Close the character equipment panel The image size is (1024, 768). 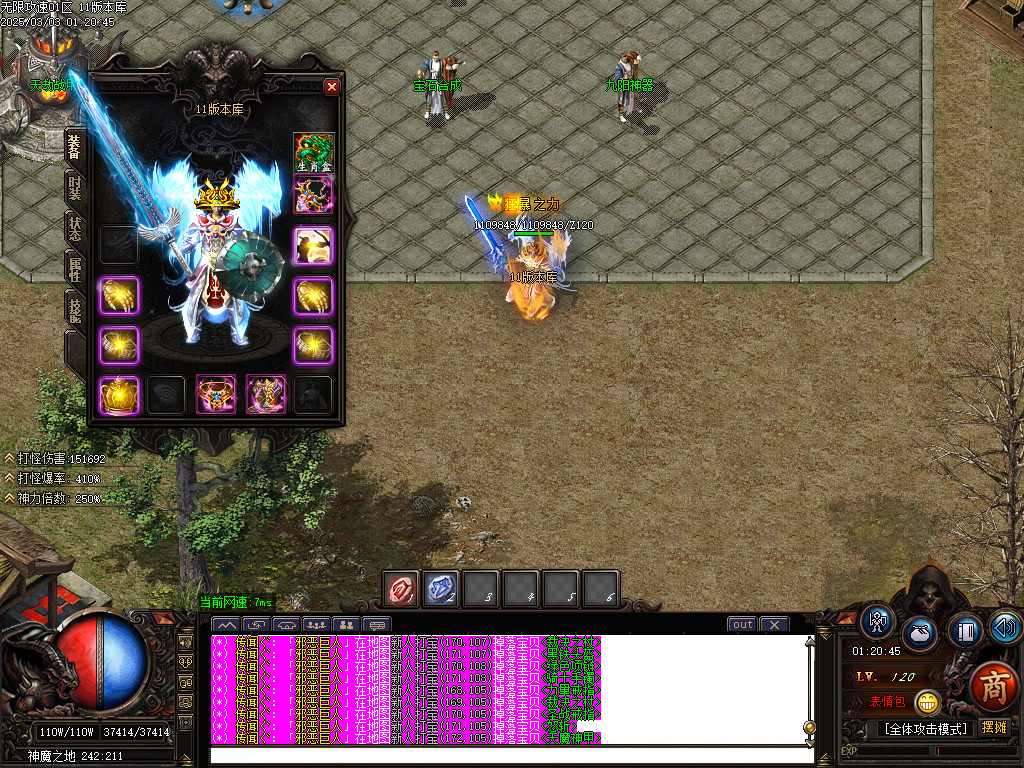pos(331,87)
